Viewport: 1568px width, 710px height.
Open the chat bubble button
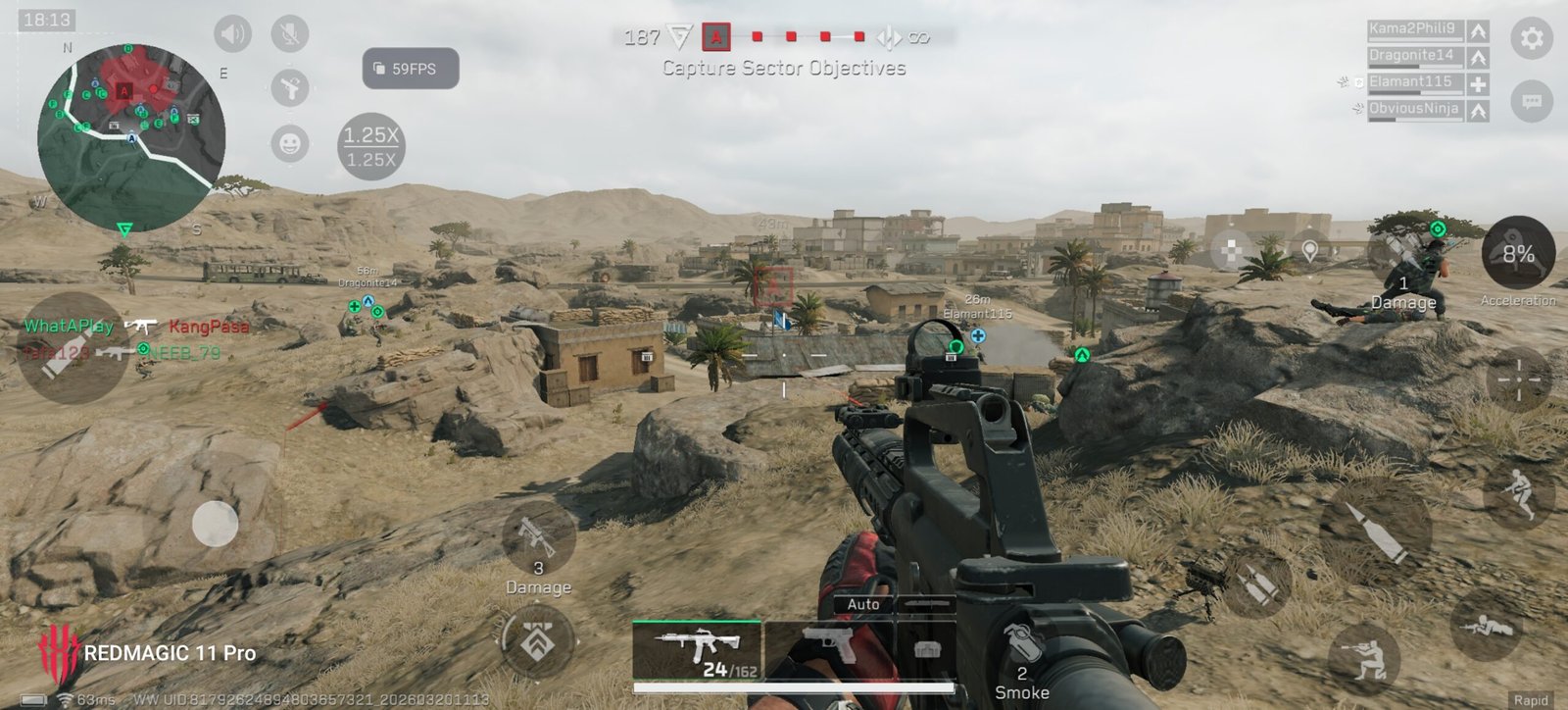[x=1531, y=101]
